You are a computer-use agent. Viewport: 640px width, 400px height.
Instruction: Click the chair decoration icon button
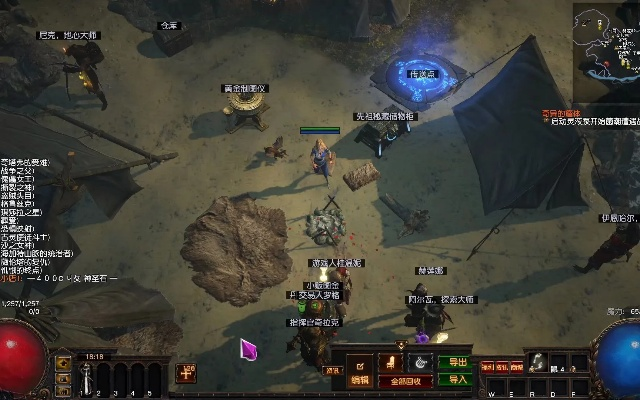pyautogui.click(x=392, y=362)
